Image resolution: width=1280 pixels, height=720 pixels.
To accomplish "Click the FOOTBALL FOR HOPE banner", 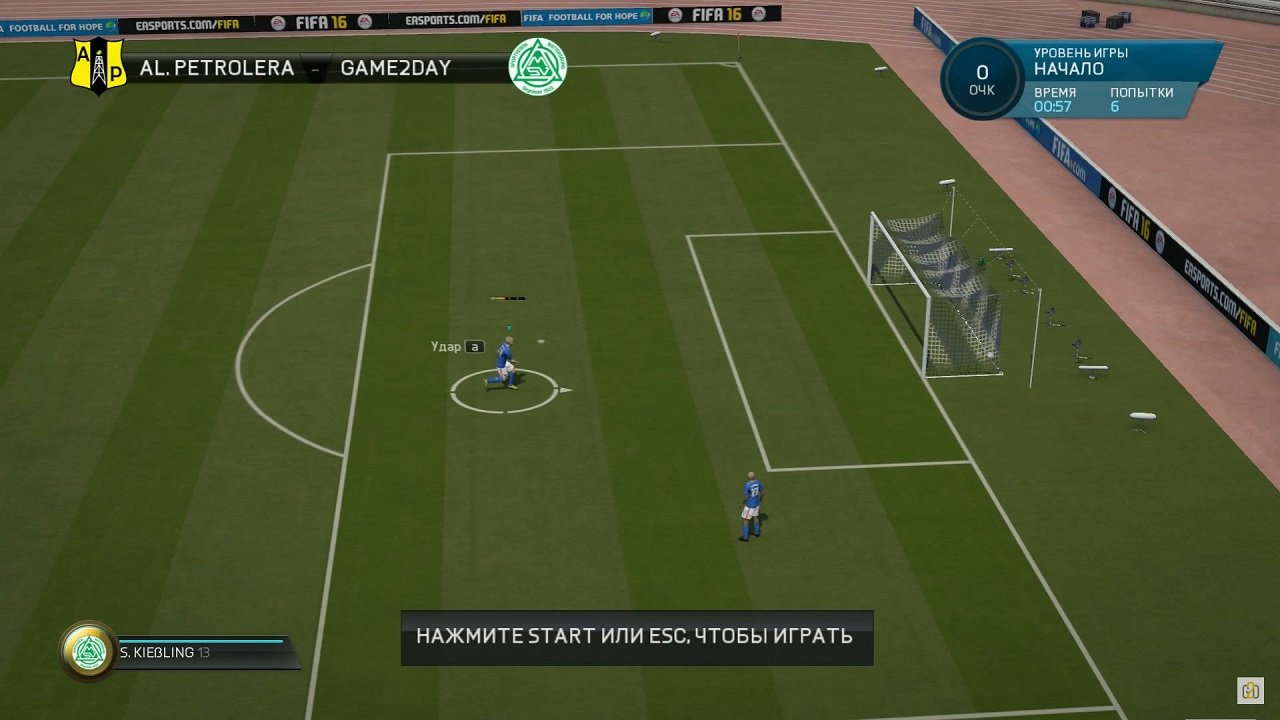I will 588,15.
